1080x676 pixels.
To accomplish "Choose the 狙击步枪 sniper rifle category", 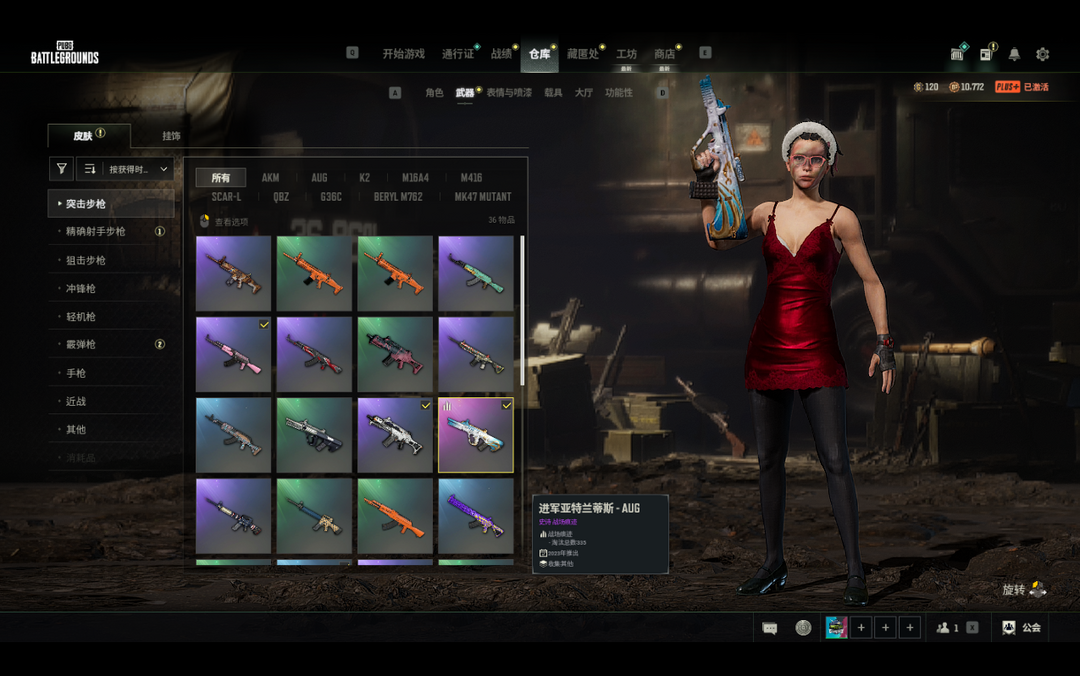I will coord(86,260).
